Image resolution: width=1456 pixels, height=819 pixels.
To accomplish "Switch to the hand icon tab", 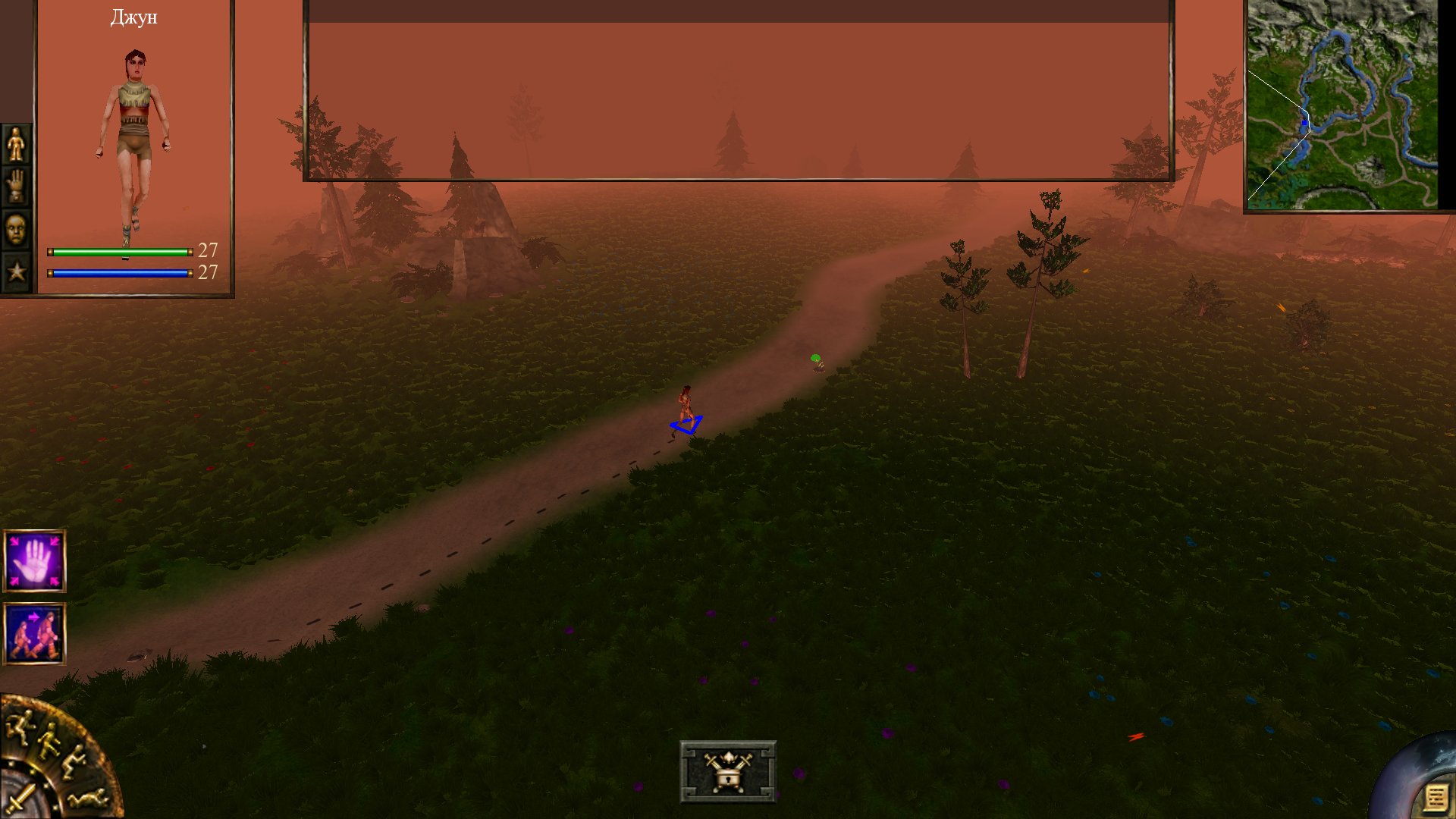I will [16, 186].
